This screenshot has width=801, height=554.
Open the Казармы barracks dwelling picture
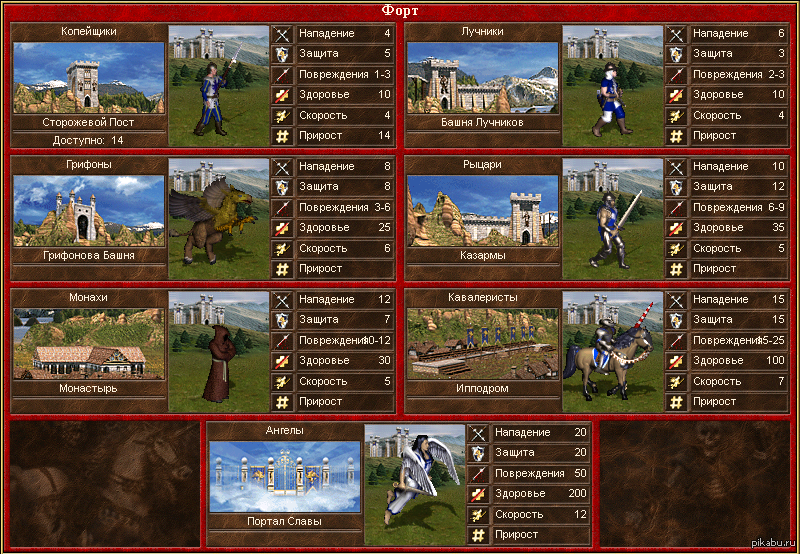pos(482,210)
